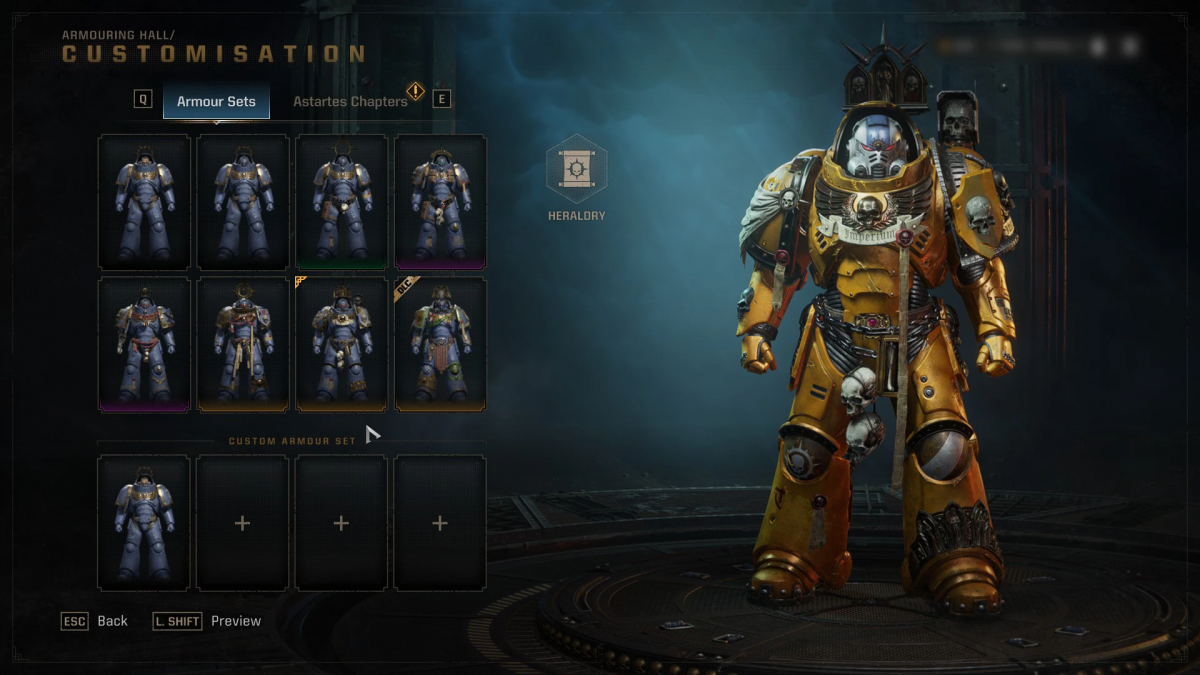Image resolution: width=1200 pixels, height=675 pixels.
Task: Select the DLC-tagged armour set
Action: click(440, 343)
